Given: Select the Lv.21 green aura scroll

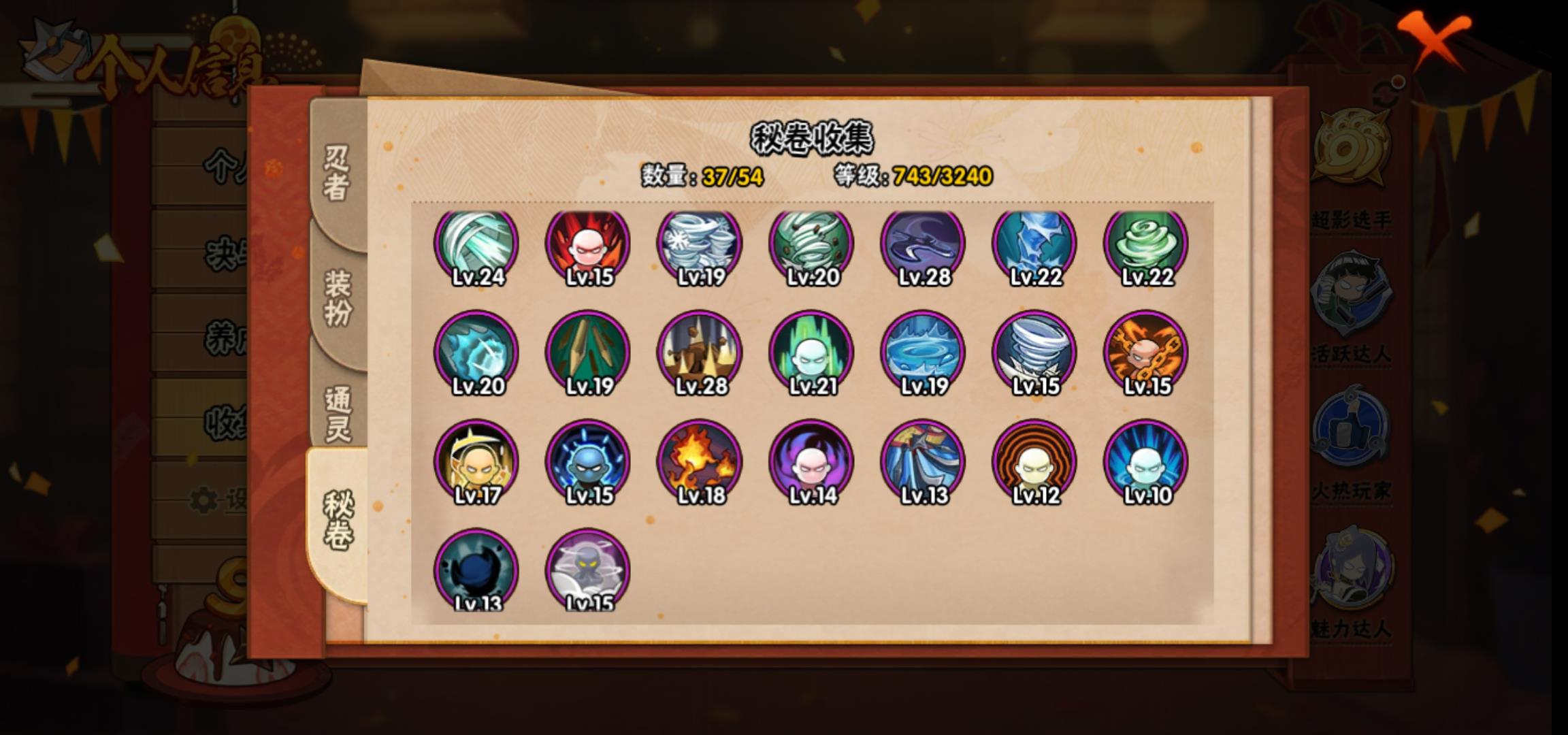Looking at the screenshot, I should [x=811, y=354].
